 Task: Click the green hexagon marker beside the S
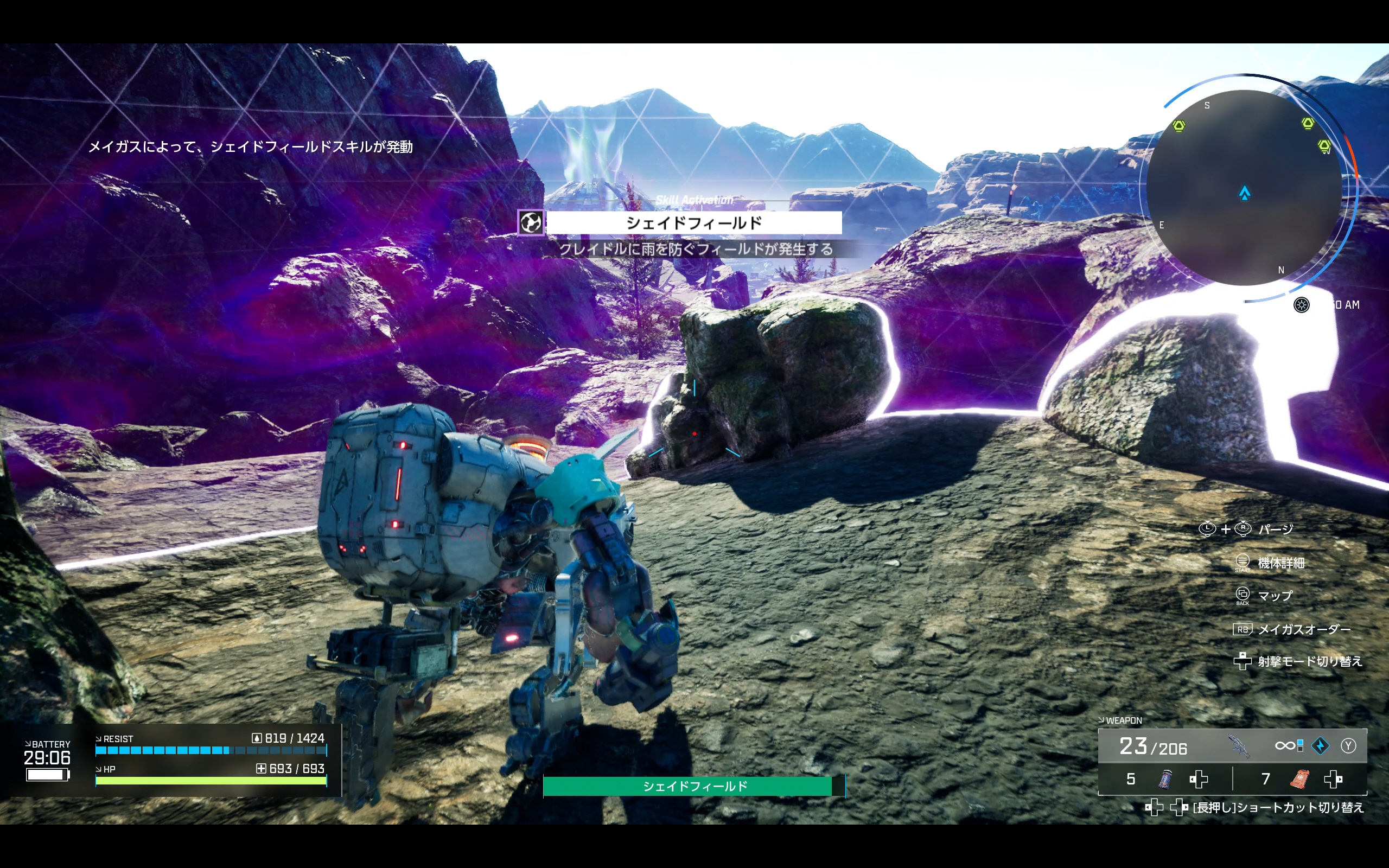tap(1178, 126)
